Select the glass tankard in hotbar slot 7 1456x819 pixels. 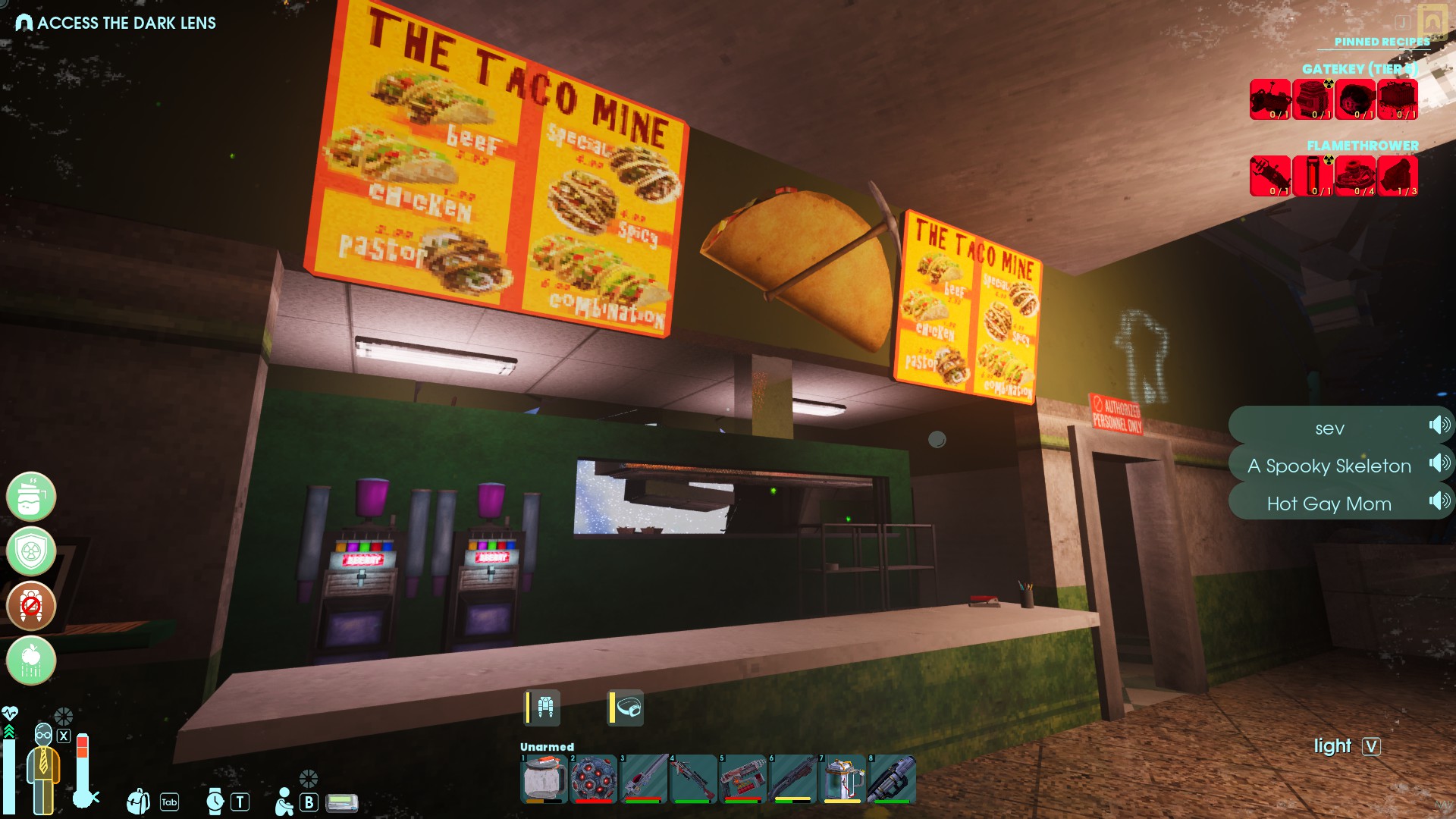tap(843, 778)
